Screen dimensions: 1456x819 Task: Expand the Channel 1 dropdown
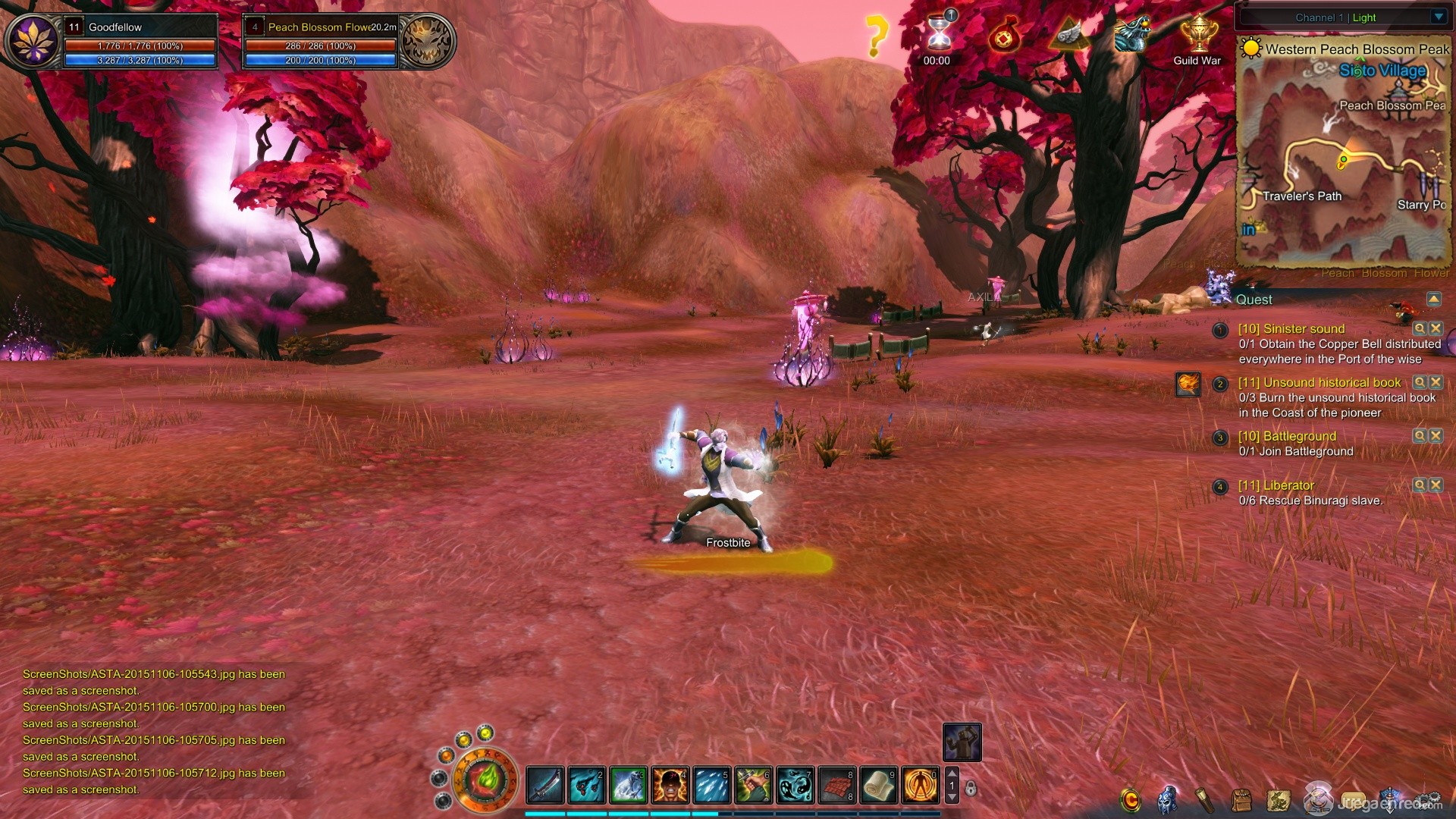tap(1439, 17)
